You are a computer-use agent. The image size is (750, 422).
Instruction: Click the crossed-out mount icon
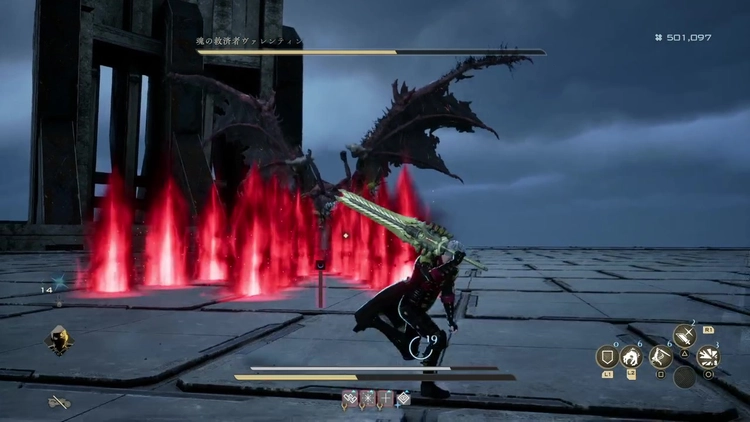pyautogui.click(x=59, y=402)
